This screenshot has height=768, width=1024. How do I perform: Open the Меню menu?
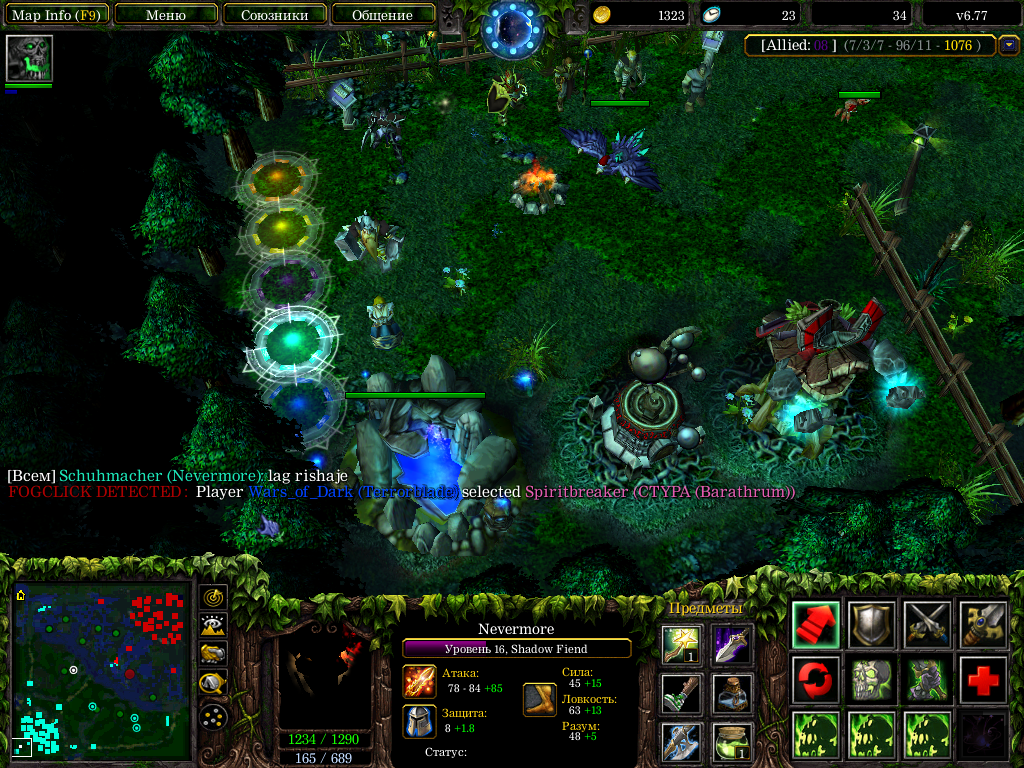coord(166,15)
